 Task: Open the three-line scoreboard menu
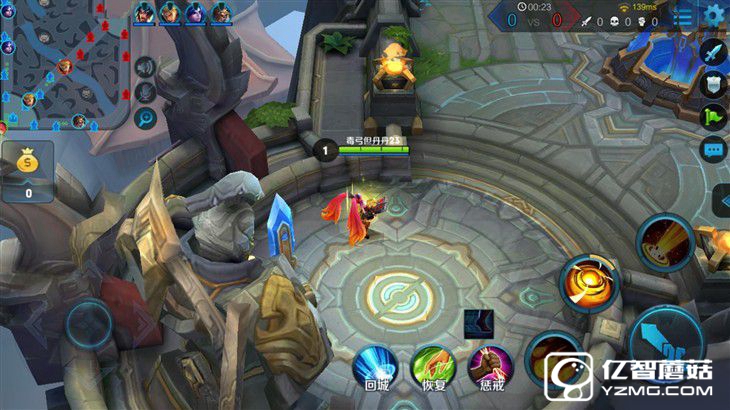683,15
